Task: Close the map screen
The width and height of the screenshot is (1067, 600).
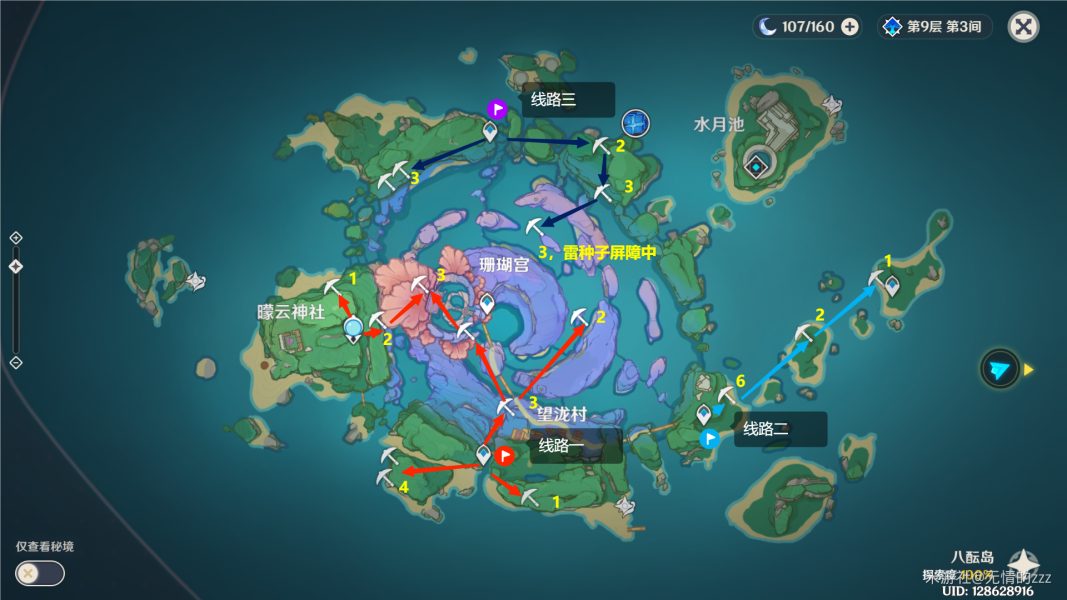Action: [1023, 27]
